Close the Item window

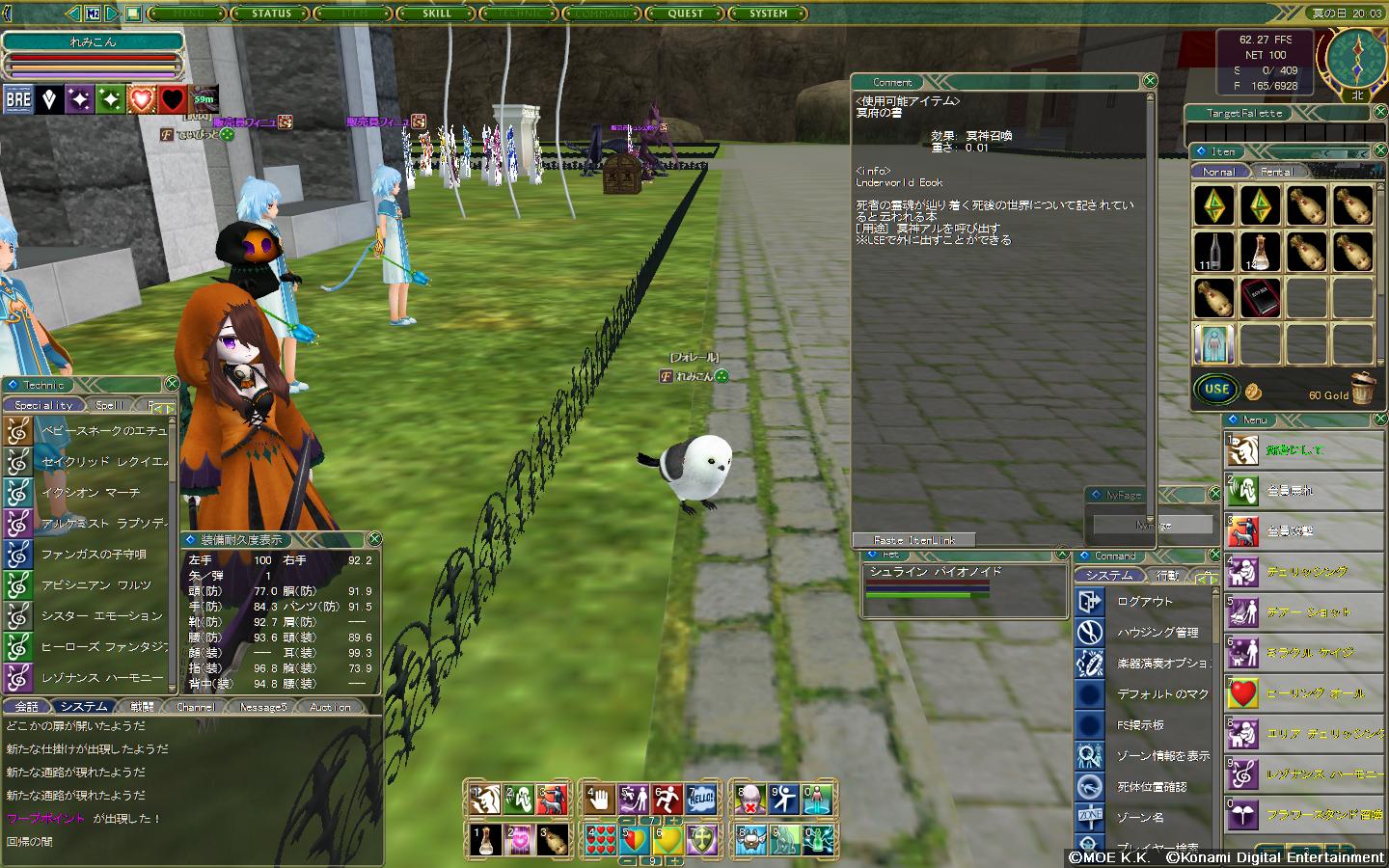(1377, 151)
